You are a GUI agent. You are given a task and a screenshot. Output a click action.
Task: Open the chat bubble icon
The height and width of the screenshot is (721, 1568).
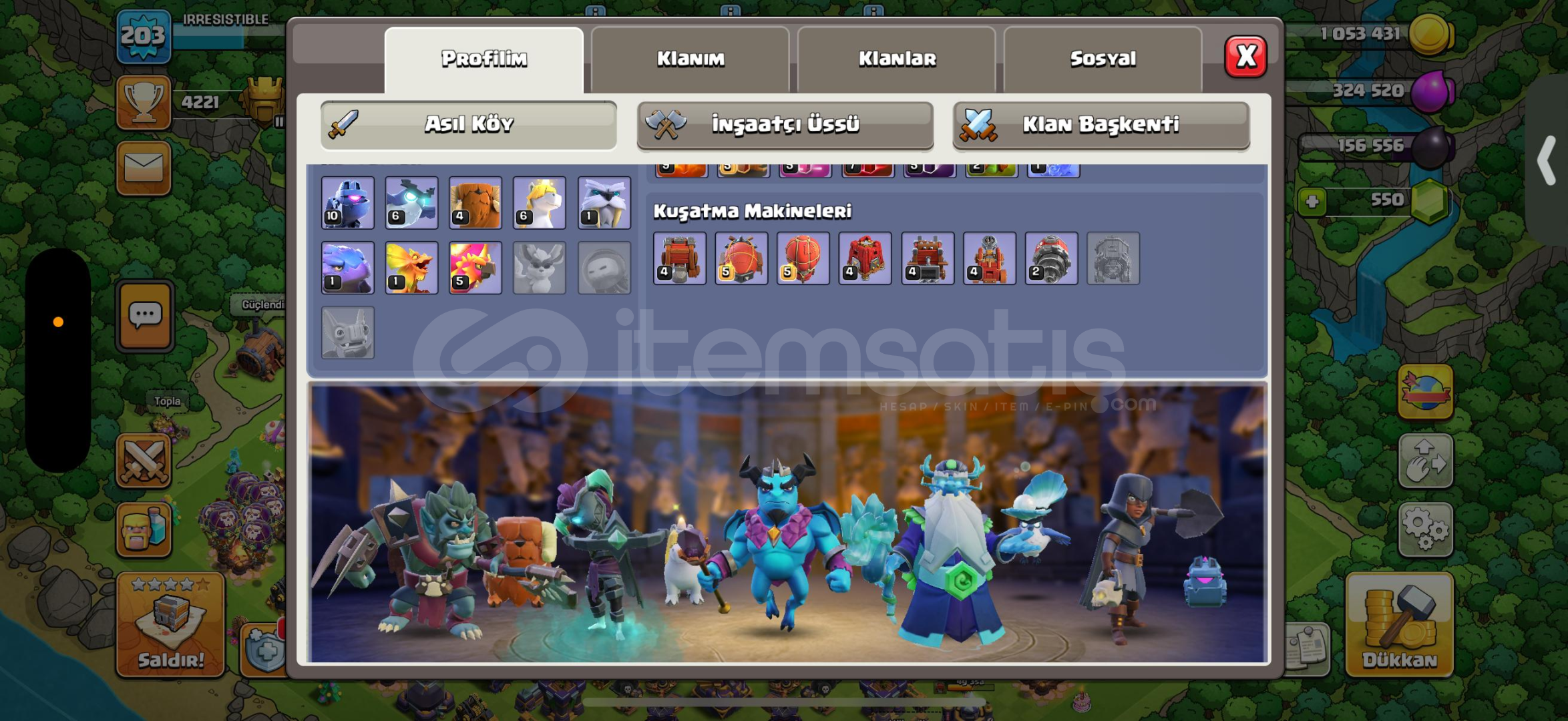(144, 314)
